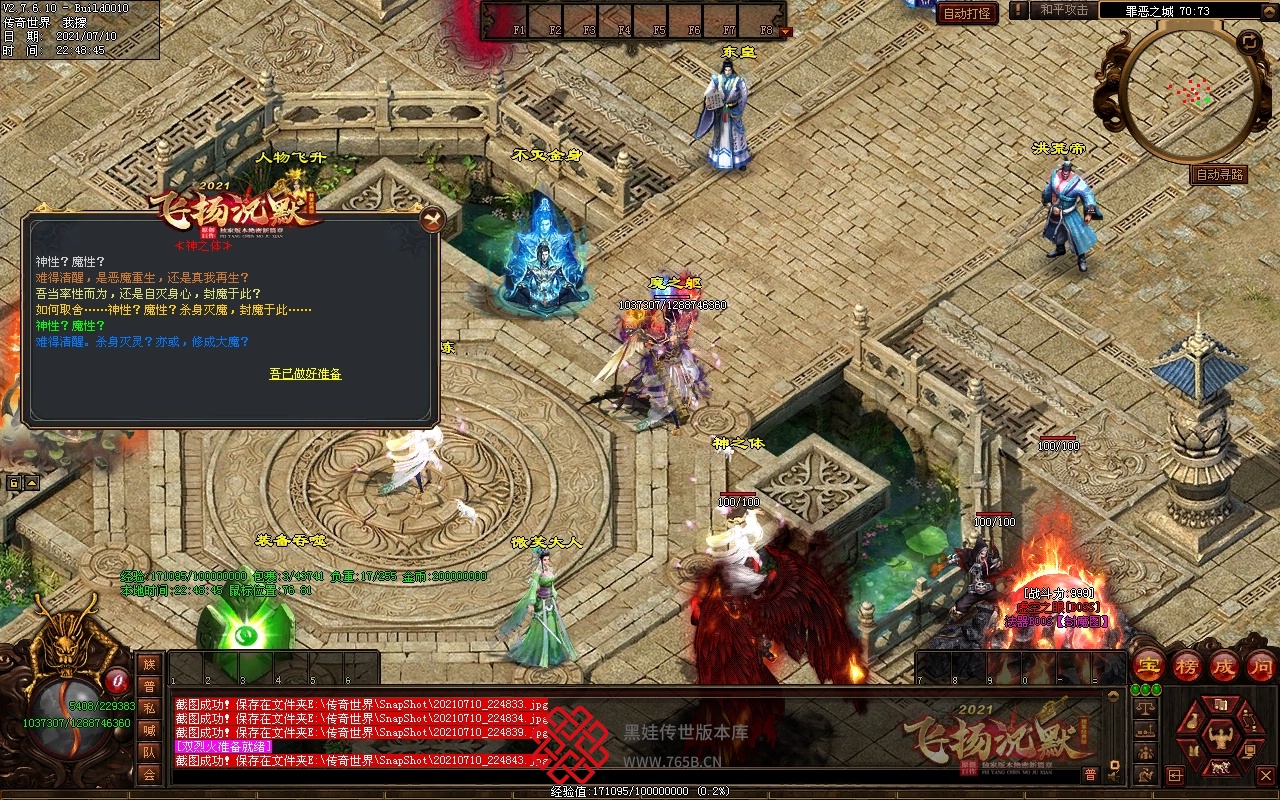Open the 问 help round button
The height and width of the screenshot is (800, 1280).
[1260, 665]
